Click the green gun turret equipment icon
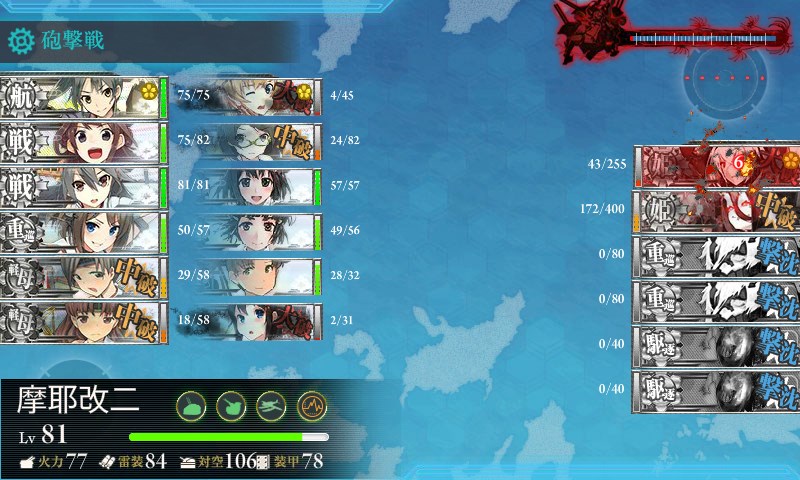 point(191,404)
